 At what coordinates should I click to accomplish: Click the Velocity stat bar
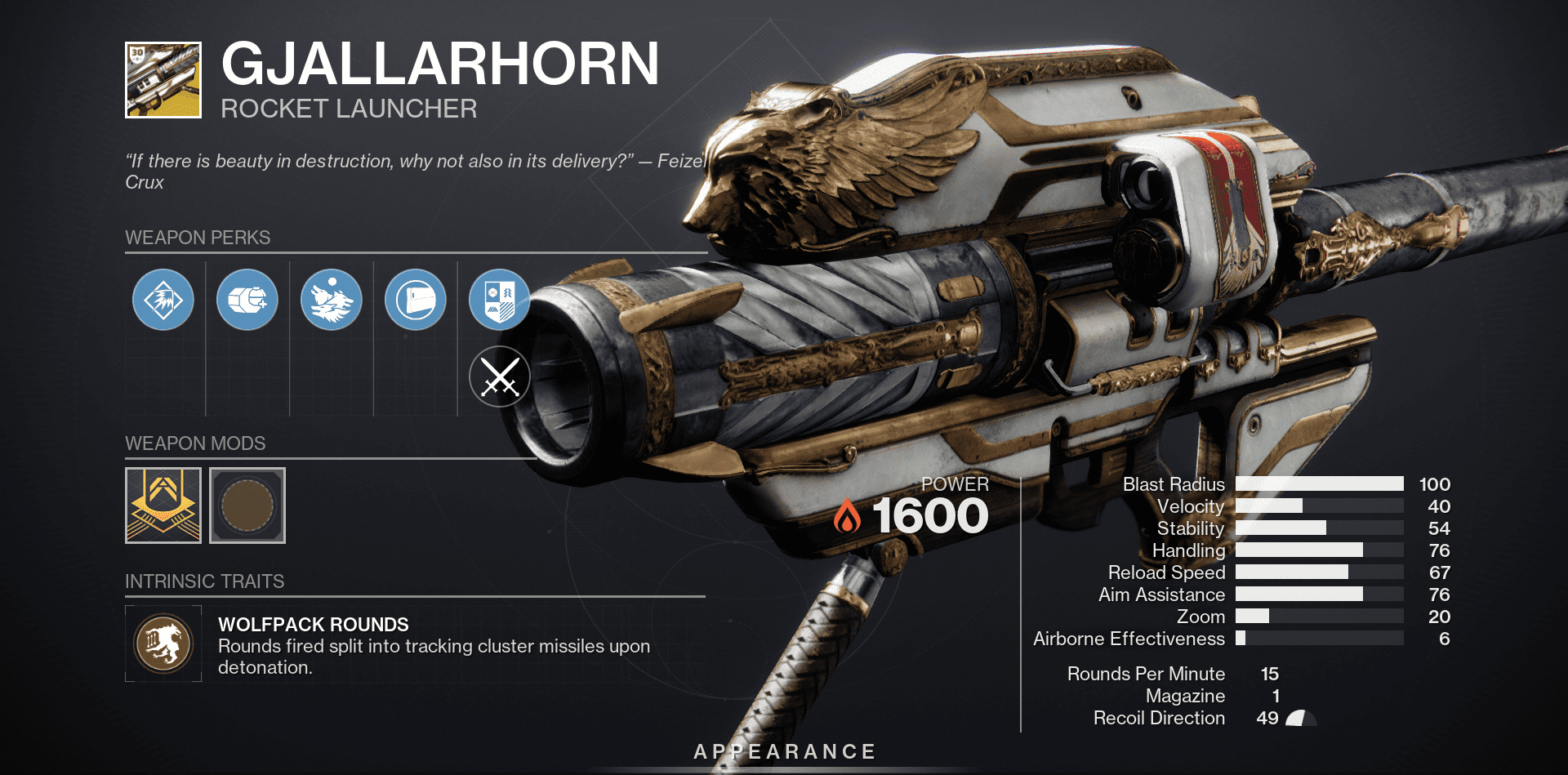click(x=1320, y=506)
